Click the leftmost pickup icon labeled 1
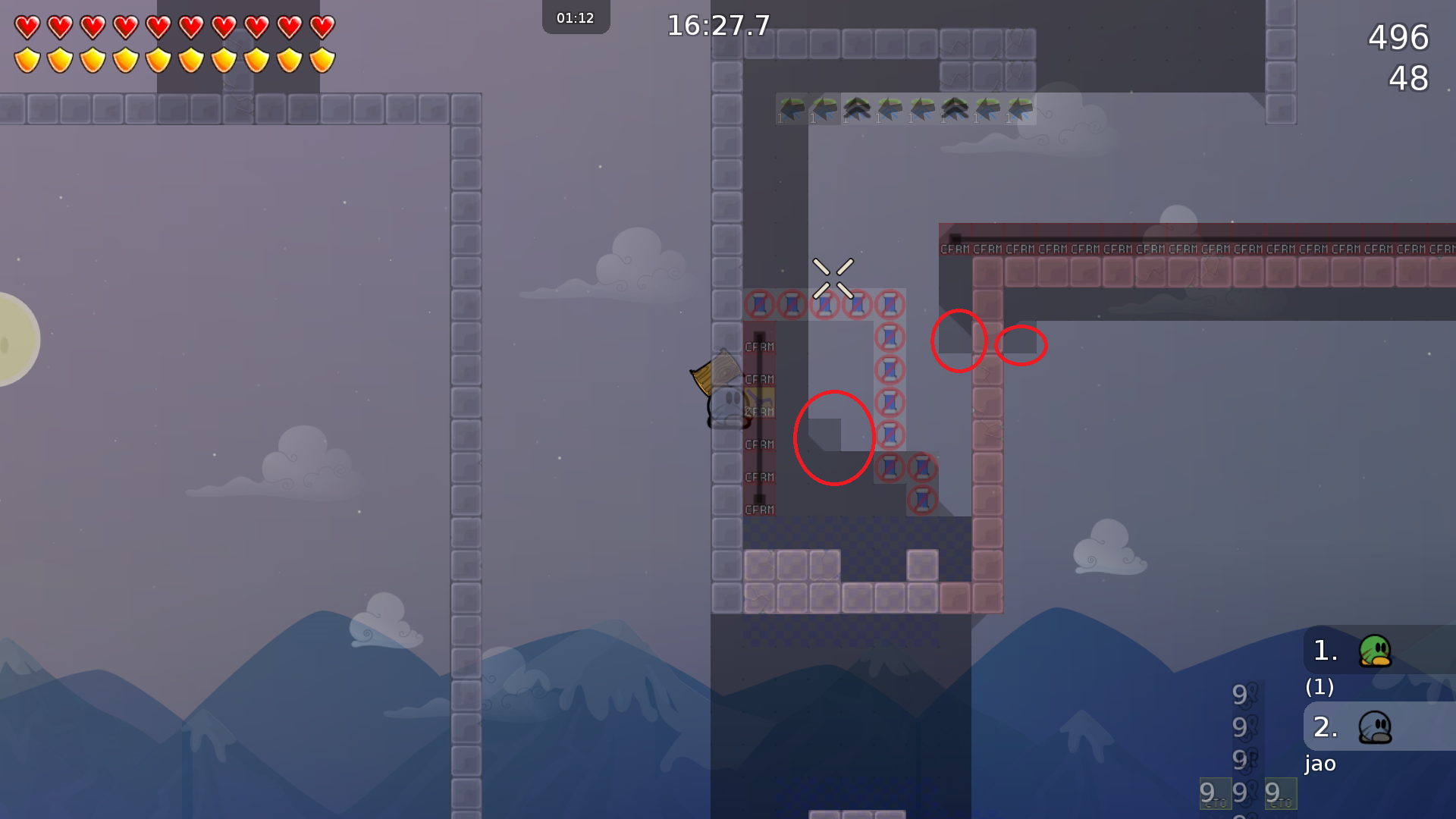Image resolution: width=1456 pixels, height=819 pixels. 792,108
